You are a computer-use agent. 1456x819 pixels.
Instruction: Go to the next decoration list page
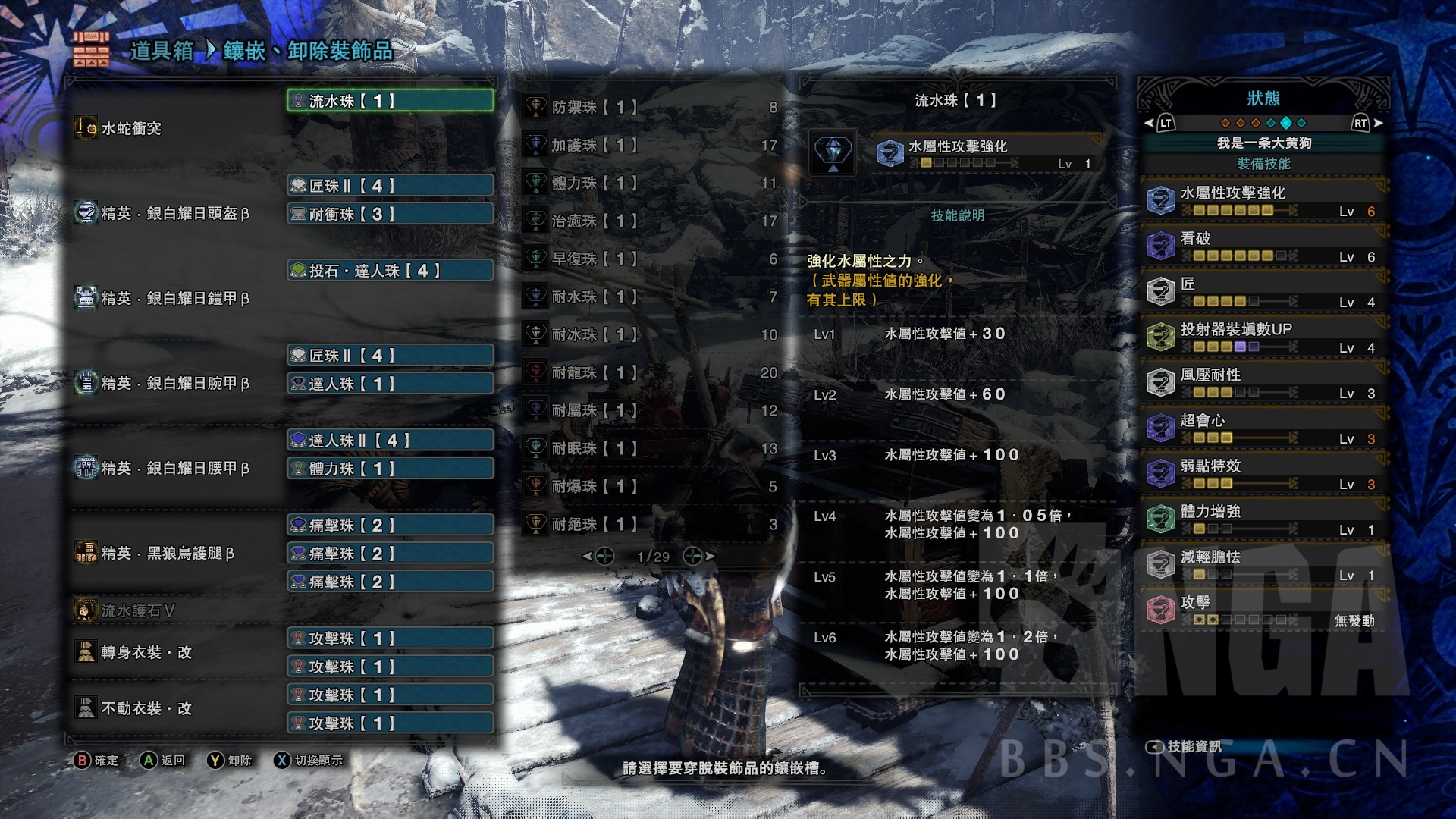pos(698,557)
